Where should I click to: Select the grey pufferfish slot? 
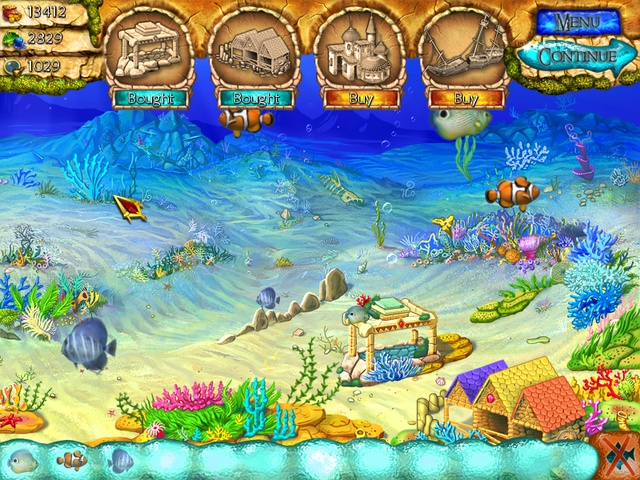coord(23,461)
